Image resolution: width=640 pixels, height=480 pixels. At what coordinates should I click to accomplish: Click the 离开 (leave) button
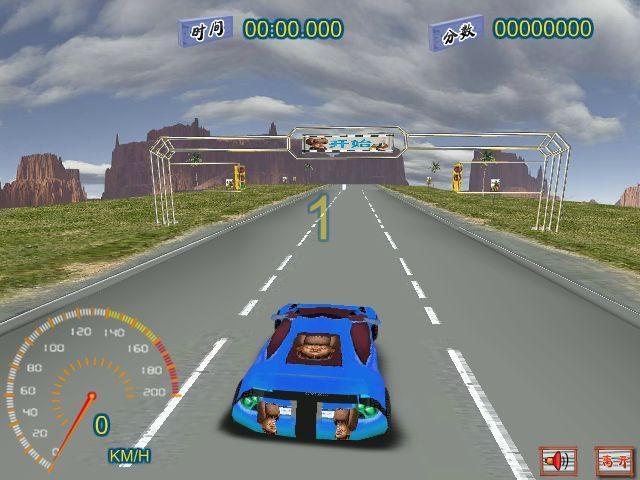point(613,461)
